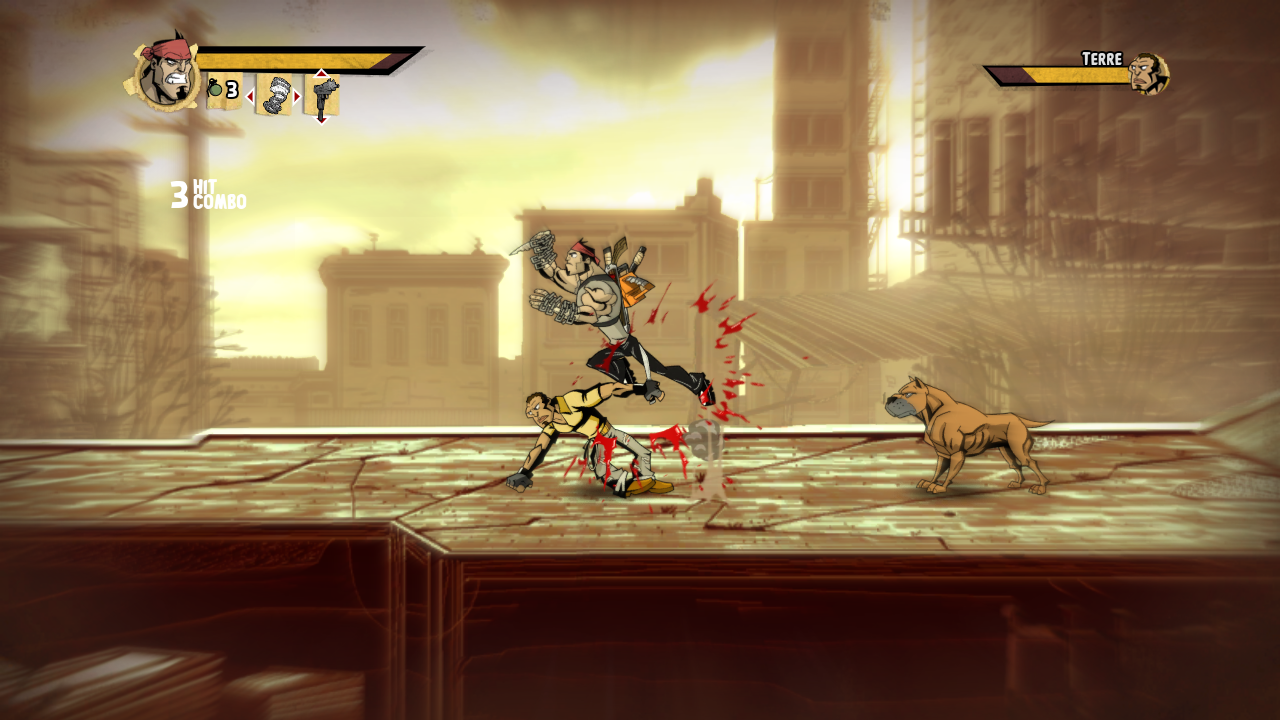Choose the chain gauntlet heavy weapon slot
Image resolution: width=1280 pixels, height=720 pixels.
tap(273, 95)
